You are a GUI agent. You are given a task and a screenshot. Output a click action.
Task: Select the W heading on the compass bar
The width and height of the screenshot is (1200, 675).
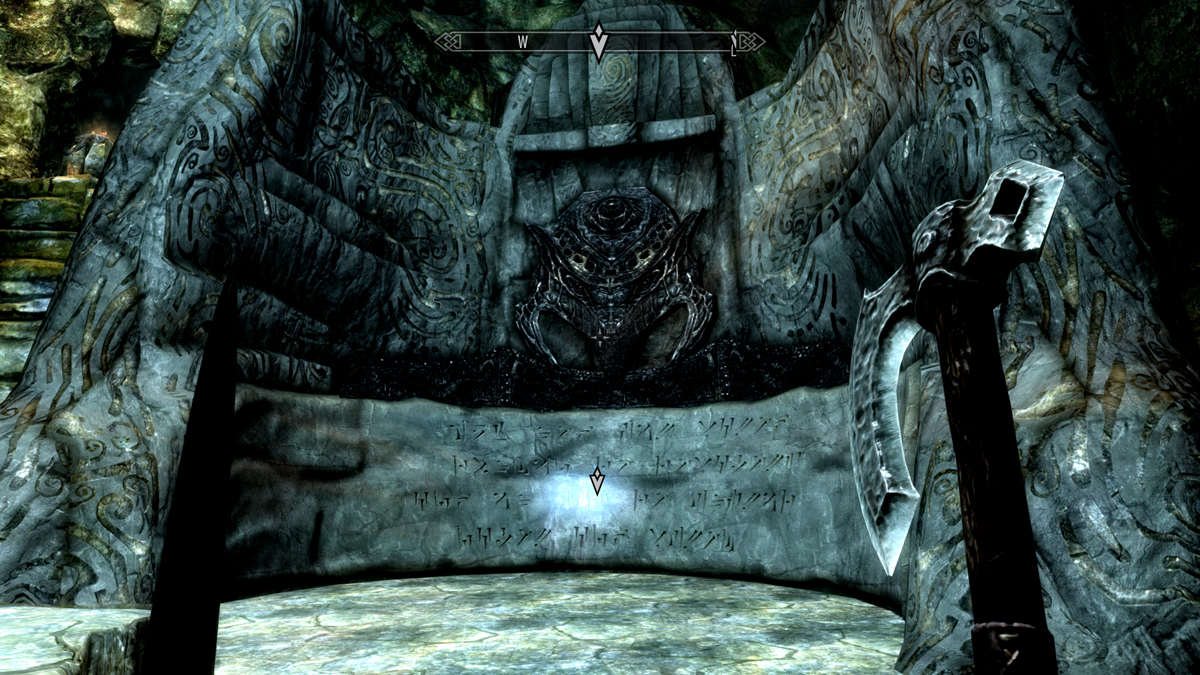click(522, 42)
